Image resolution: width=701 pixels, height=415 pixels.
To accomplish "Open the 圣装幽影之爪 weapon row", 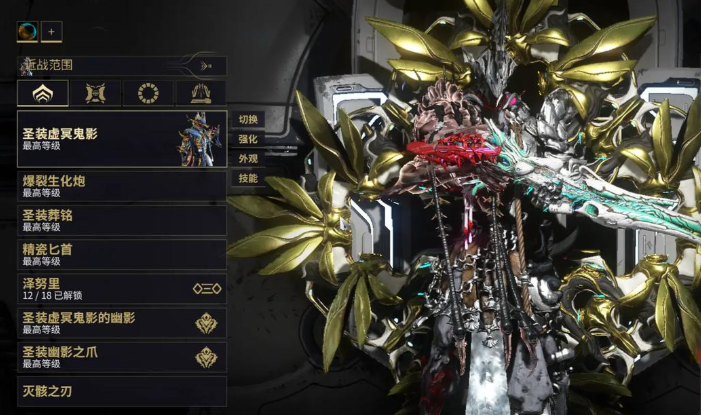I will [x=120, y=356].
